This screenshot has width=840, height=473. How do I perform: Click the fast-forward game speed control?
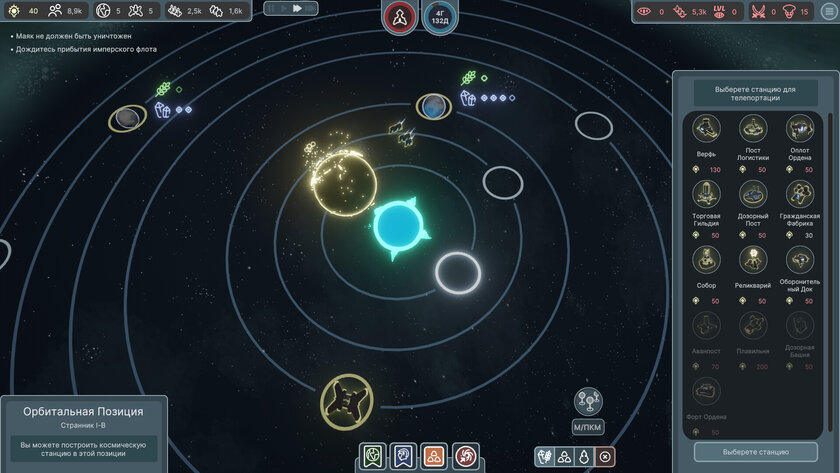[297, 8]
